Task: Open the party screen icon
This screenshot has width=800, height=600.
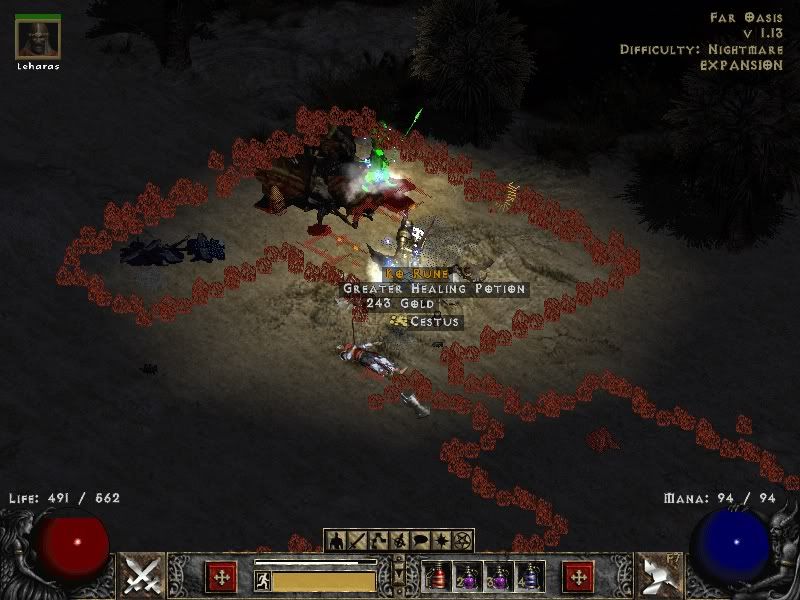Action: [398, 541]
